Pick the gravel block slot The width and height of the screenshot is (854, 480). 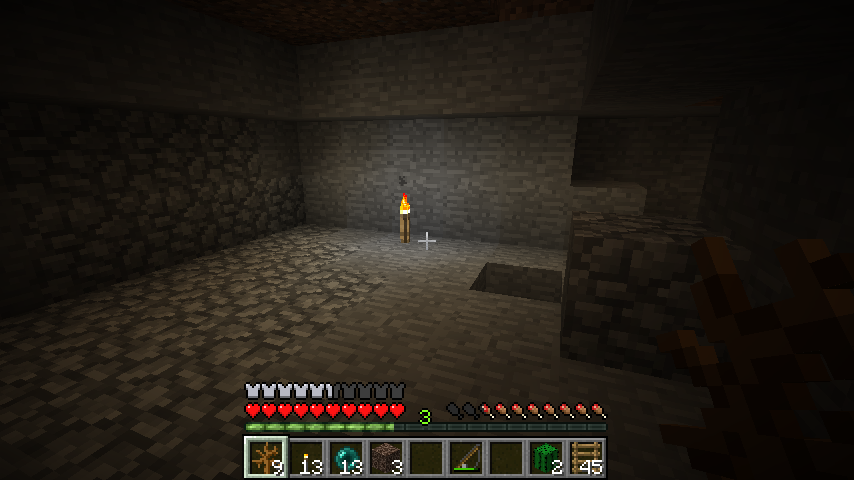(385, 457)
